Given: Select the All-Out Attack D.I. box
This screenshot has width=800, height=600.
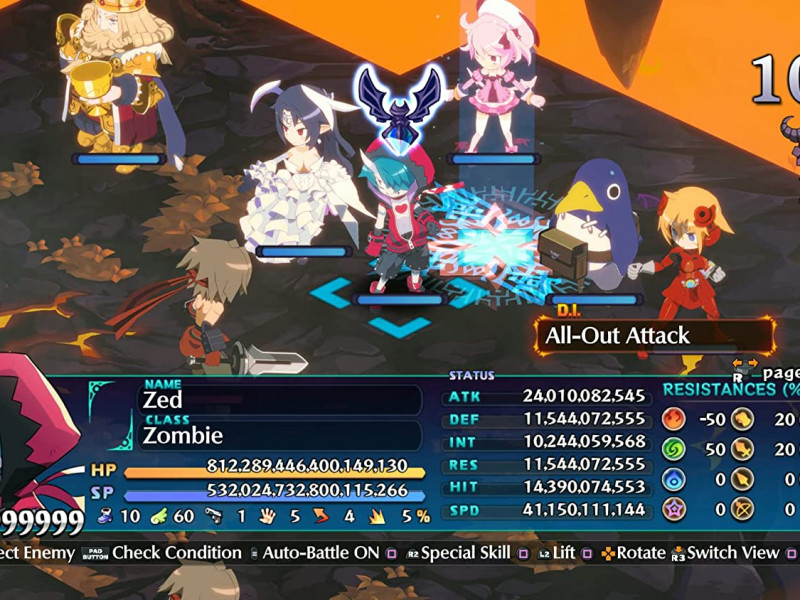Looking at the screenshot, I should click(654, 336).
